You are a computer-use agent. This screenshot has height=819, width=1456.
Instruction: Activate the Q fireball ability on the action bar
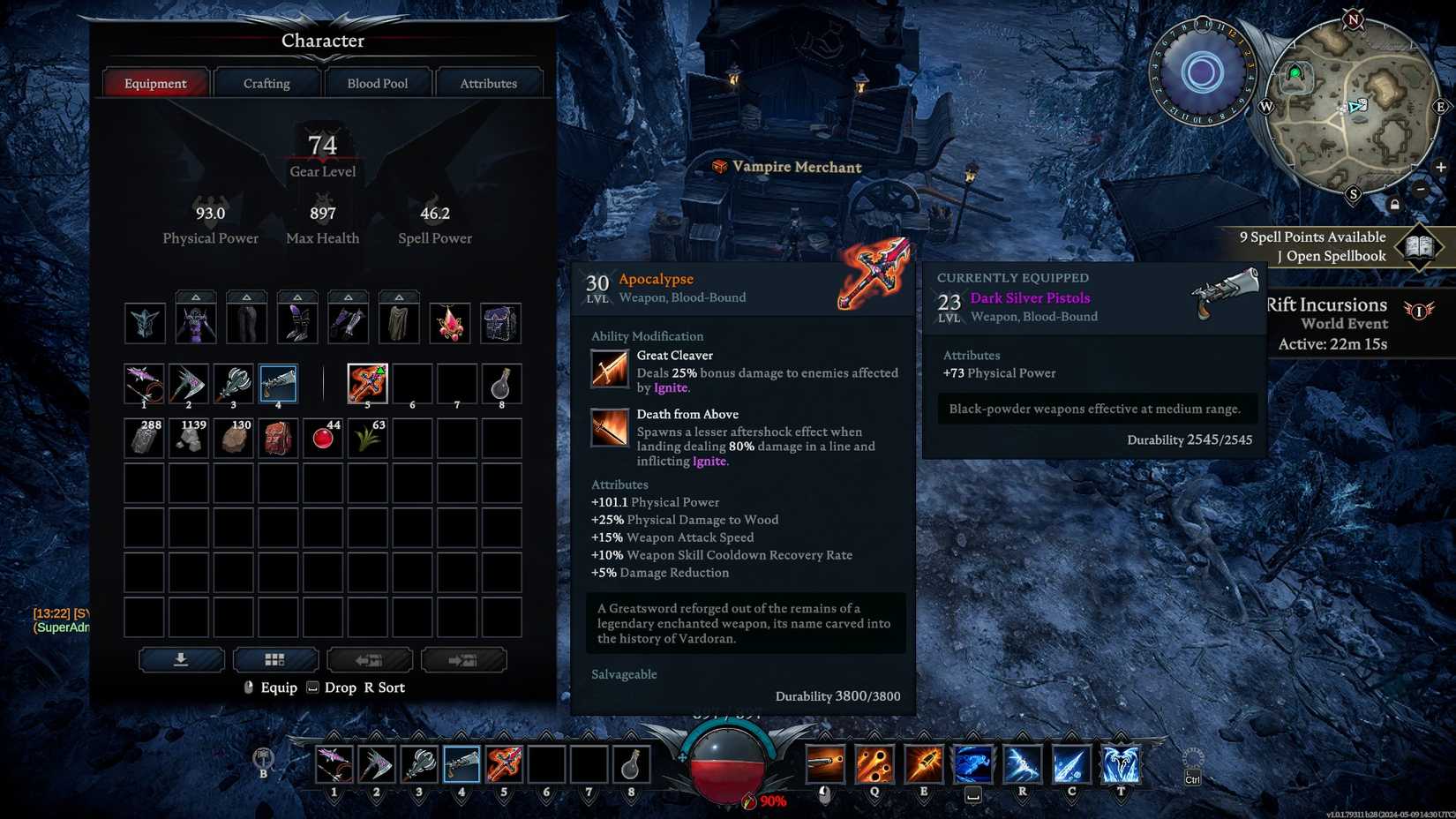point(873,764)
